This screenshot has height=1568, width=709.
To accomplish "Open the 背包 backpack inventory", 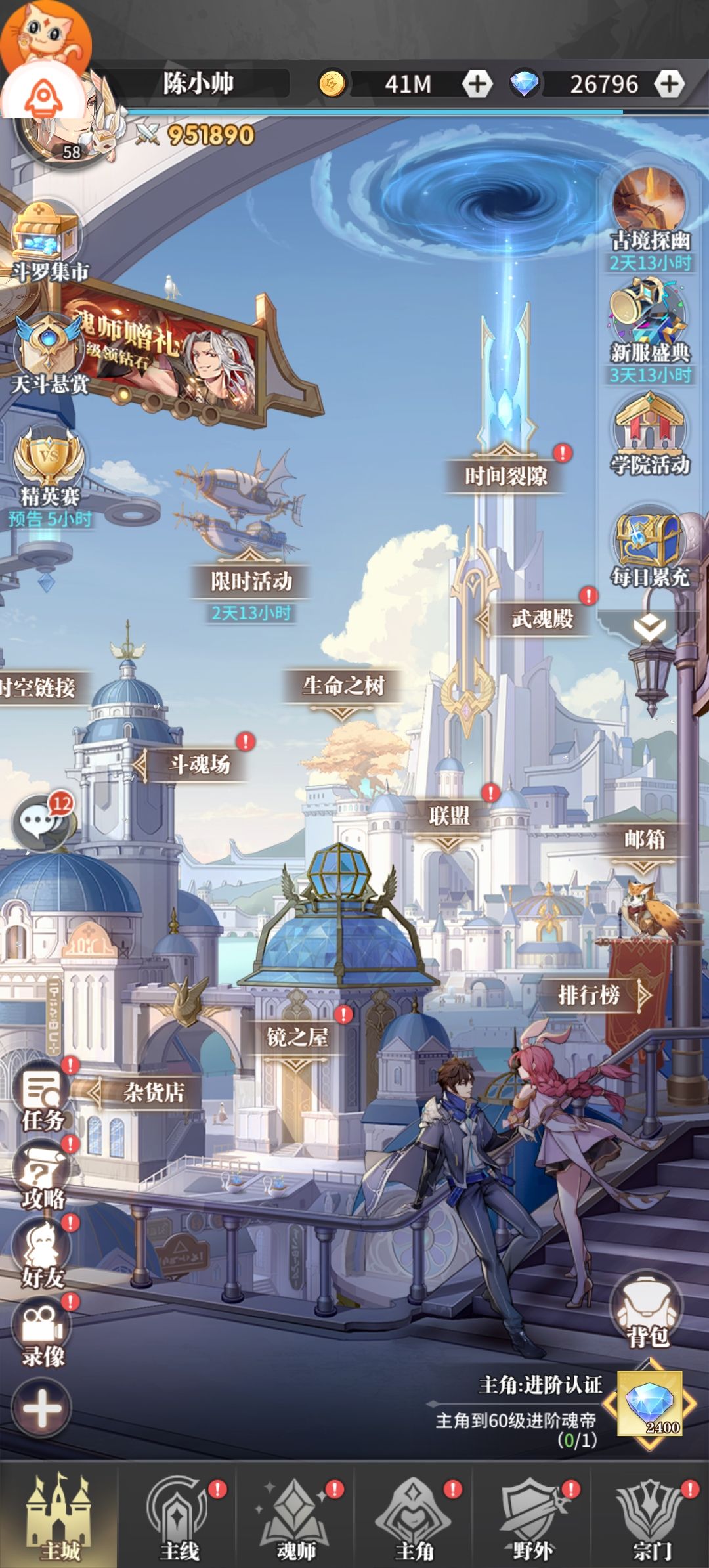I will click(x=647, y=1313).
